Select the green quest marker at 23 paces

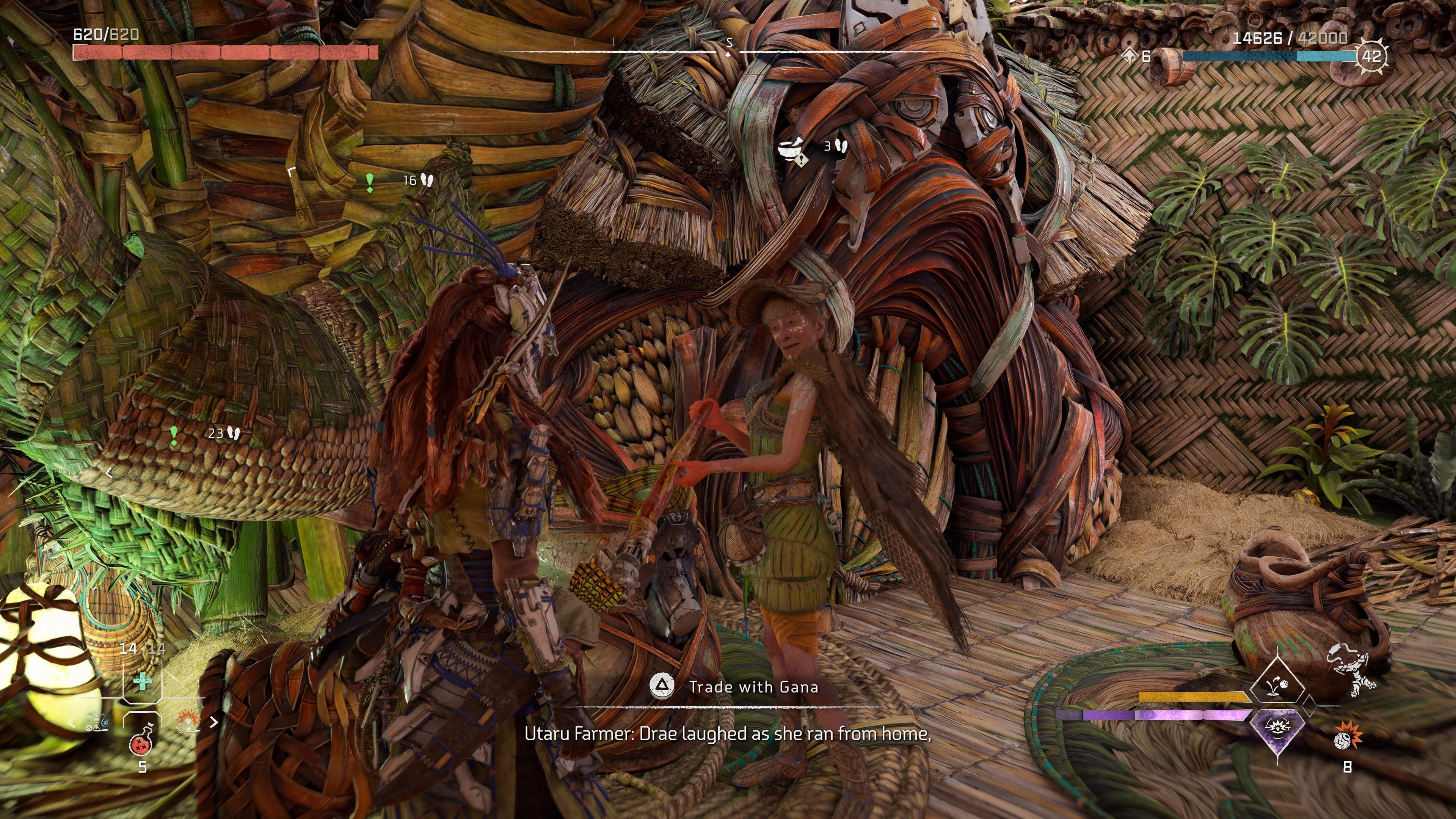point(174,435)
